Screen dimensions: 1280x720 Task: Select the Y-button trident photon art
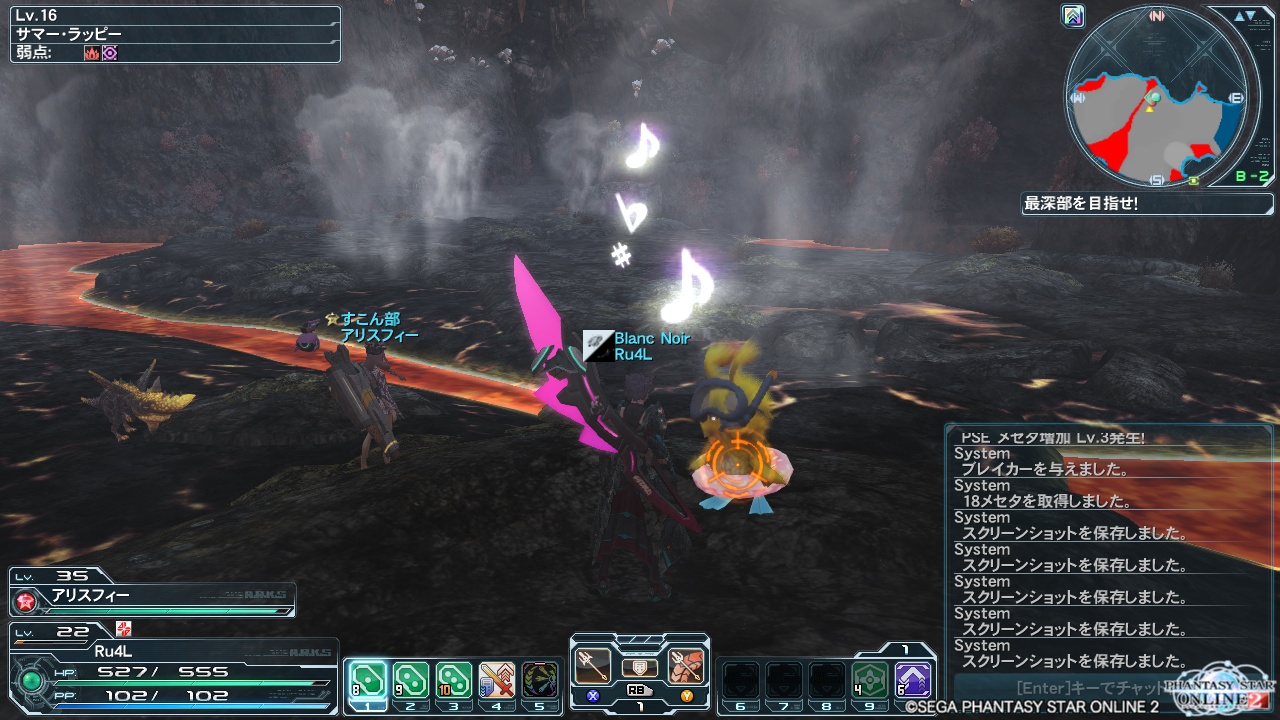point(686,667)
